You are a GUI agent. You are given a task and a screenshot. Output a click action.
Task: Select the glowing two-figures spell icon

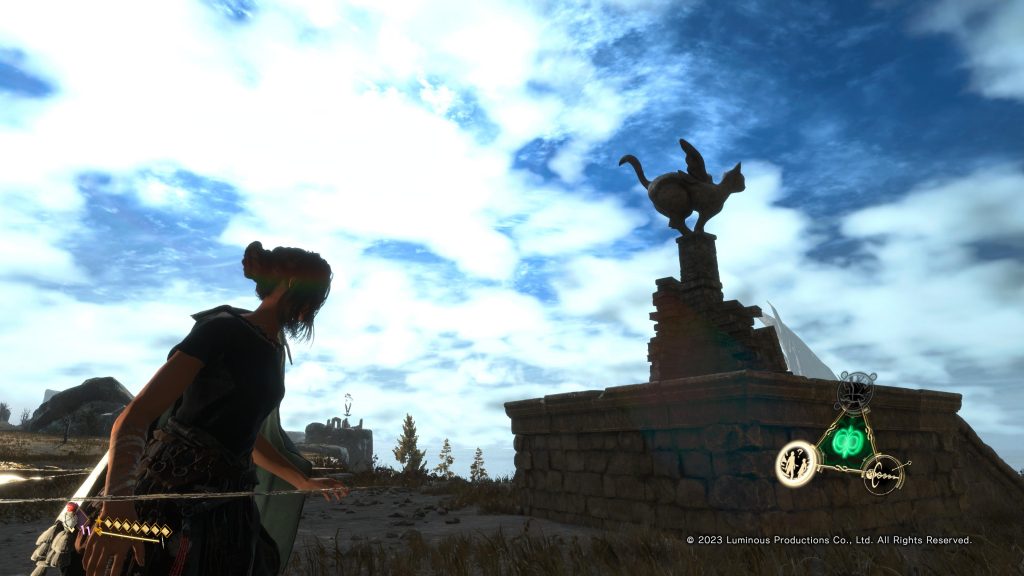click(797, 464)
